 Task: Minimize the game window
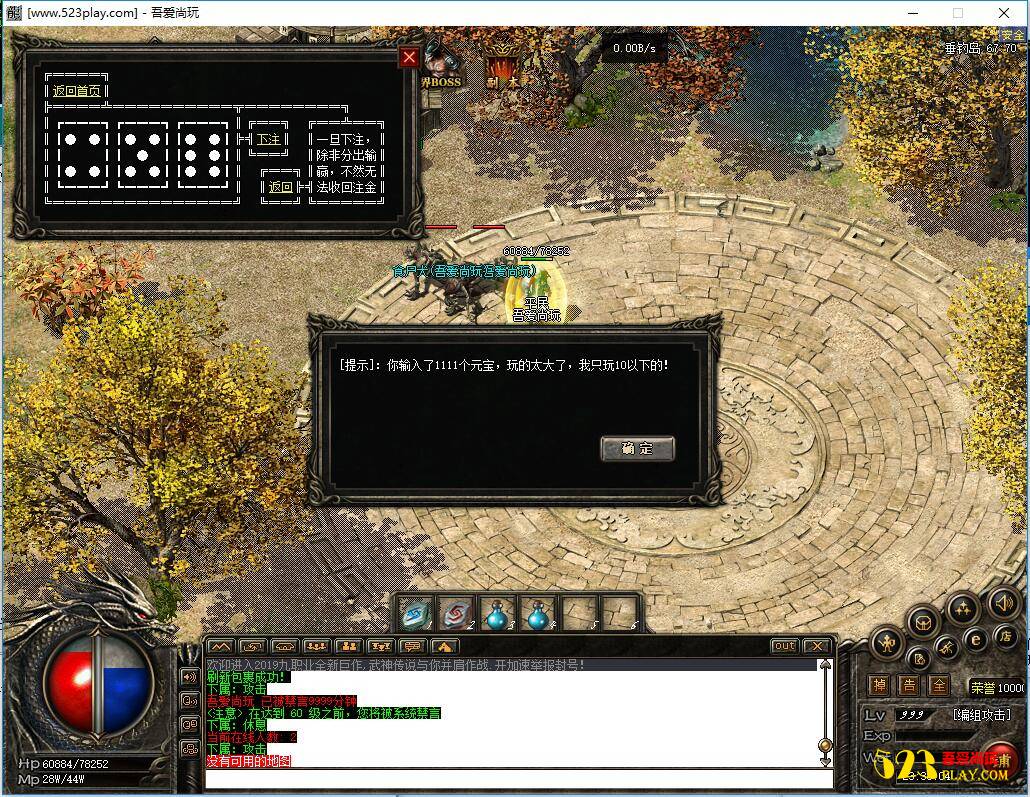[912, 13]
